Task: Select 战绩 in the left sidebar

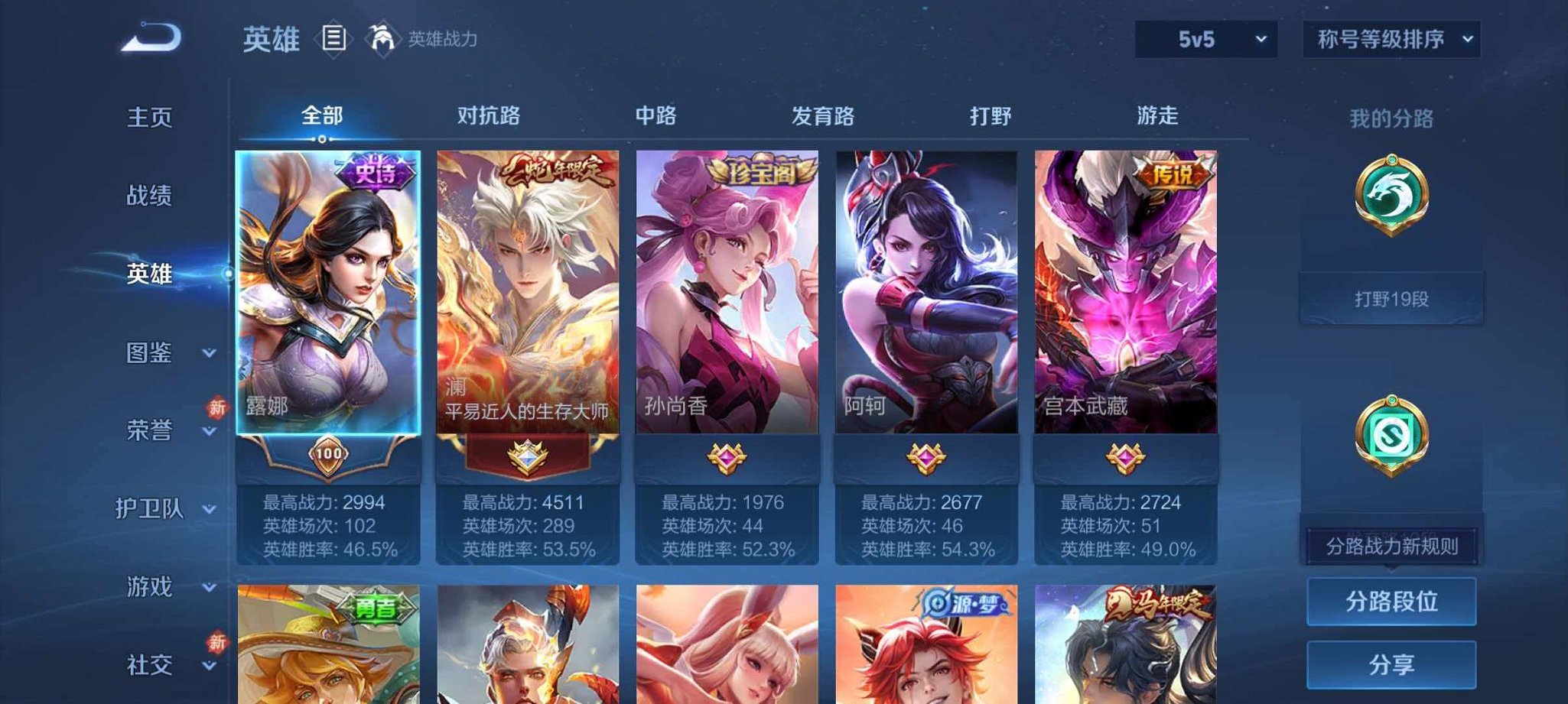Action: pyautogui.click(x=151, y=196)
